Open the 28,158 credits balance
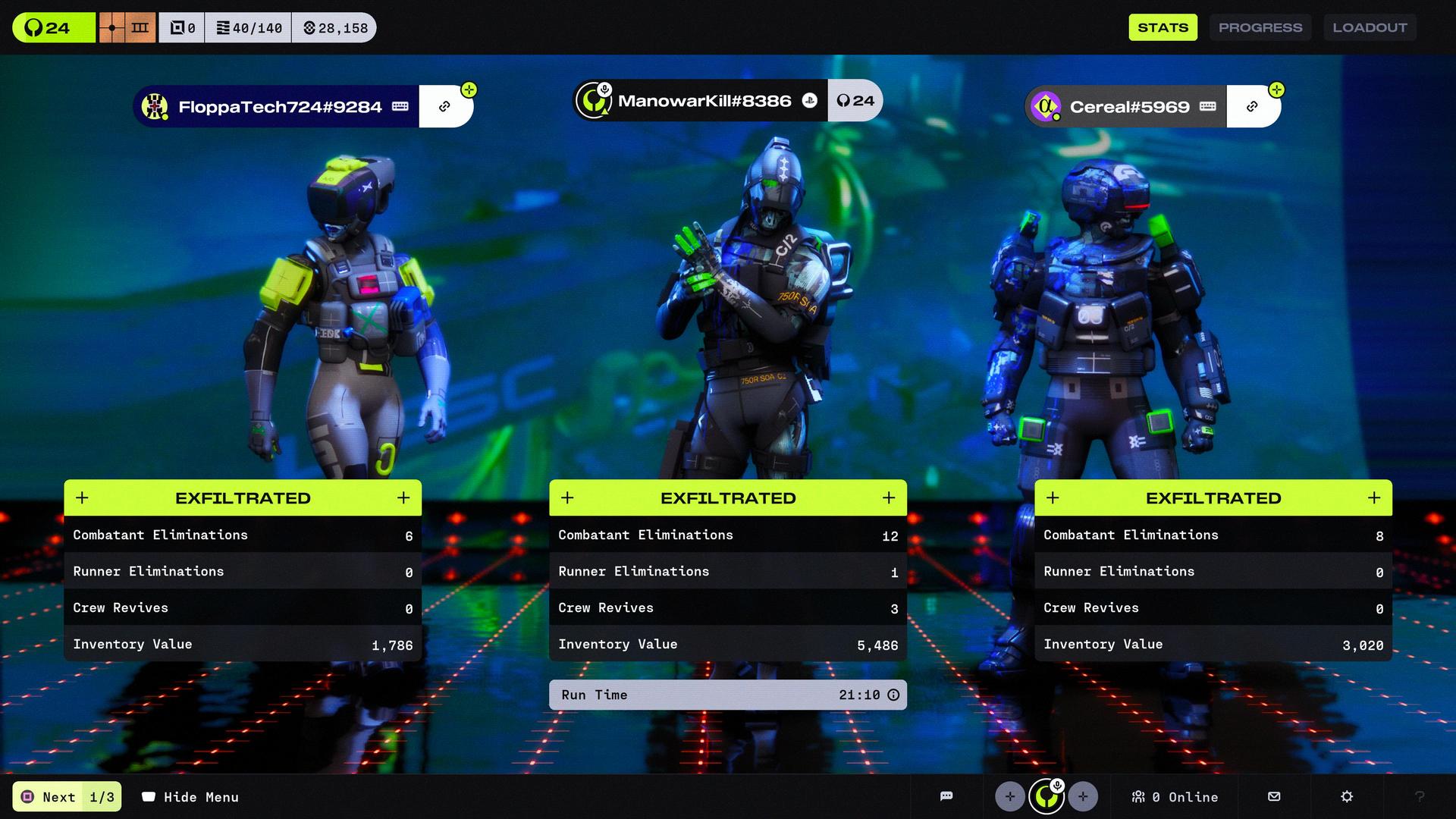1456x819 pixels. click(x=335, y=28)
